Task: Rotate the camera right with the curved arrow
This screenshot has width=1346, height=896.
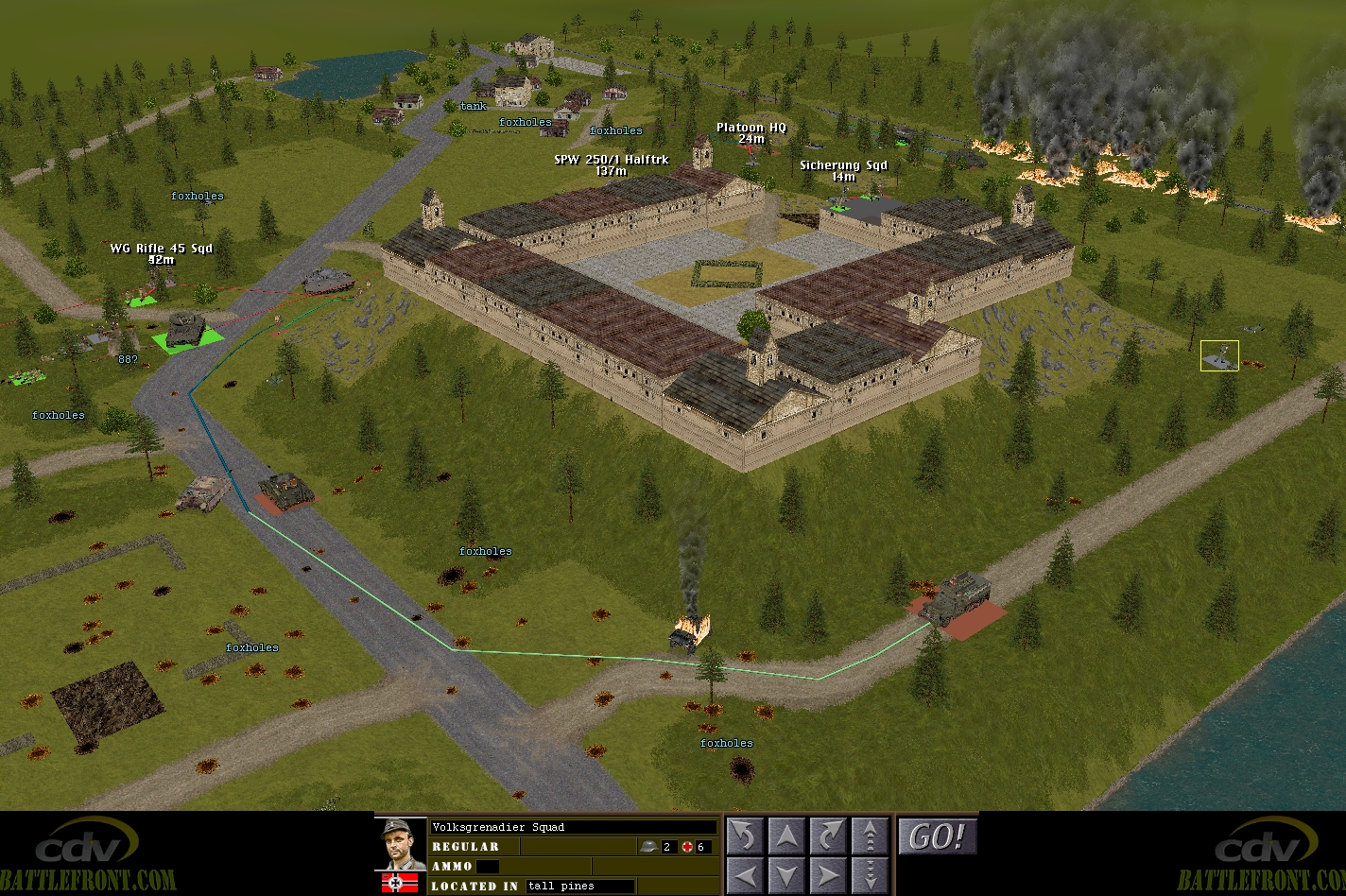Action: pos(827,836)
